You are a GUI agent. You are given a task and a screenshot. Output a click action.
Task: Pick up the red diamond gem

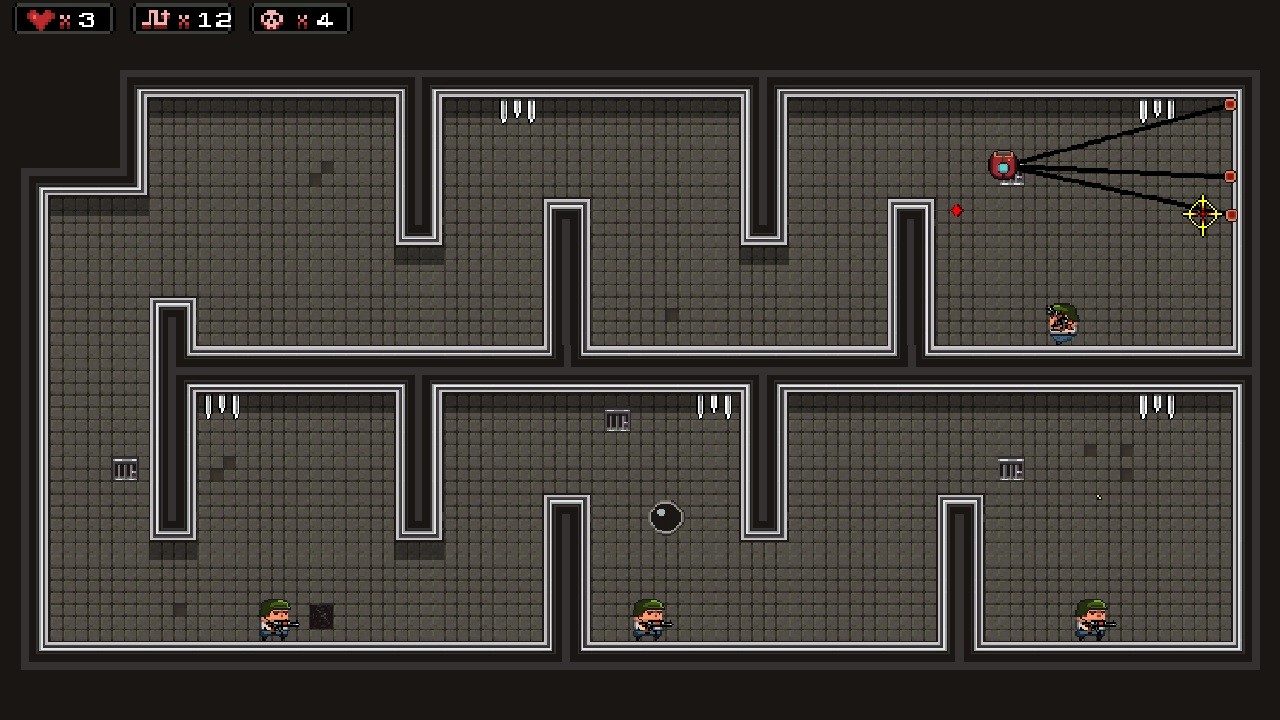(957, 210)
